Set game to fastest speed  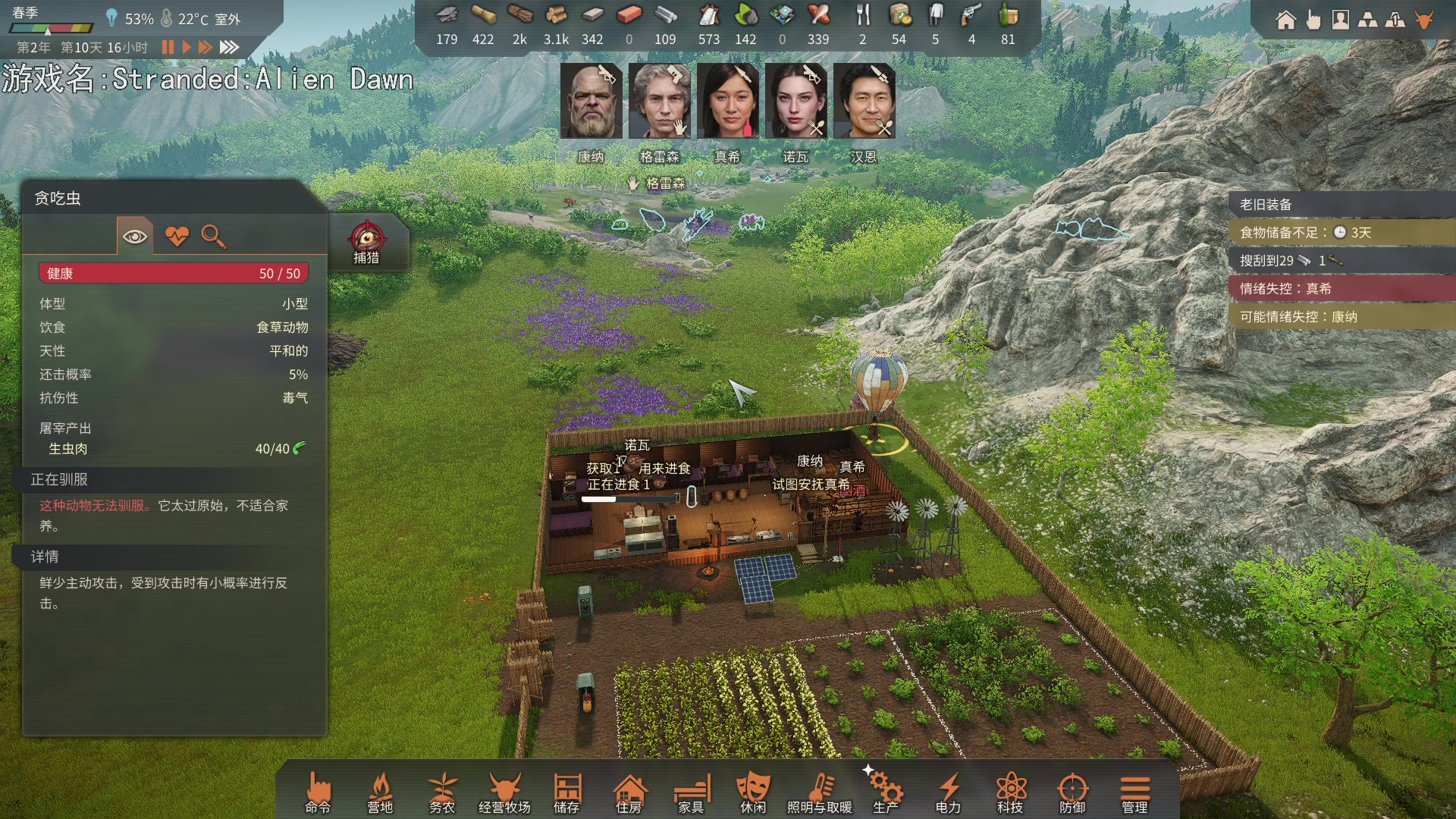point(229,47)
